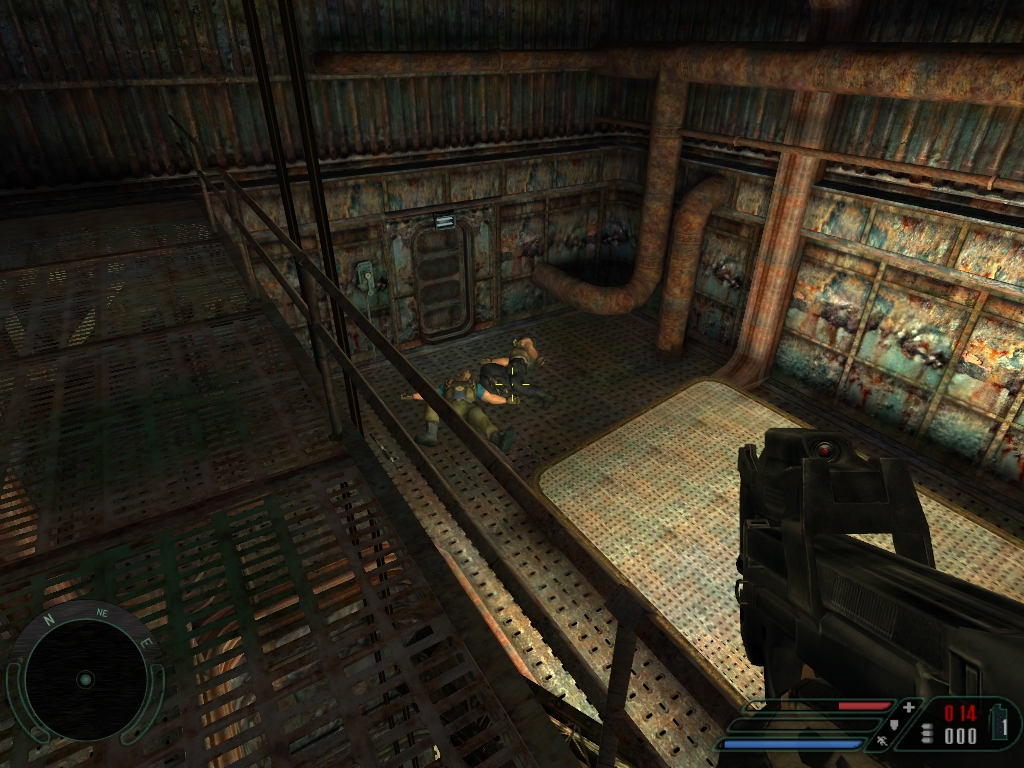
Task: Click the running man stamina icon
Action: [880, 742]
